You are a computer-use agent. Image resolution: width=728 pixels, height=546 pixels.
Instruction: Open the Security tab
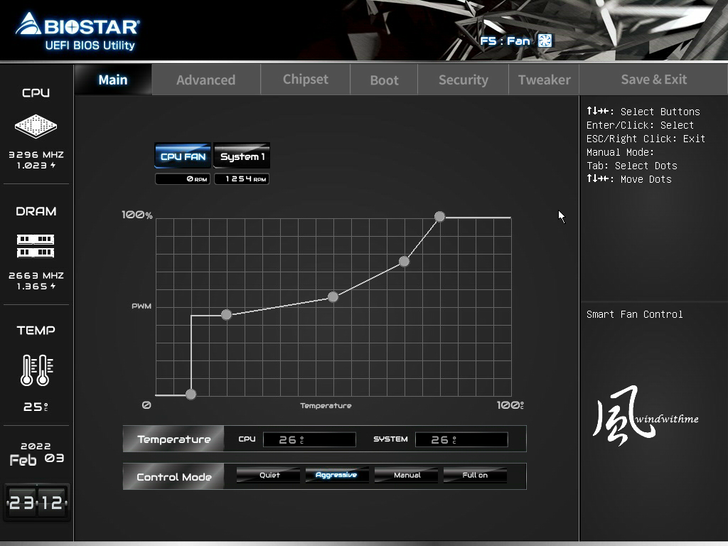(463, 80)
